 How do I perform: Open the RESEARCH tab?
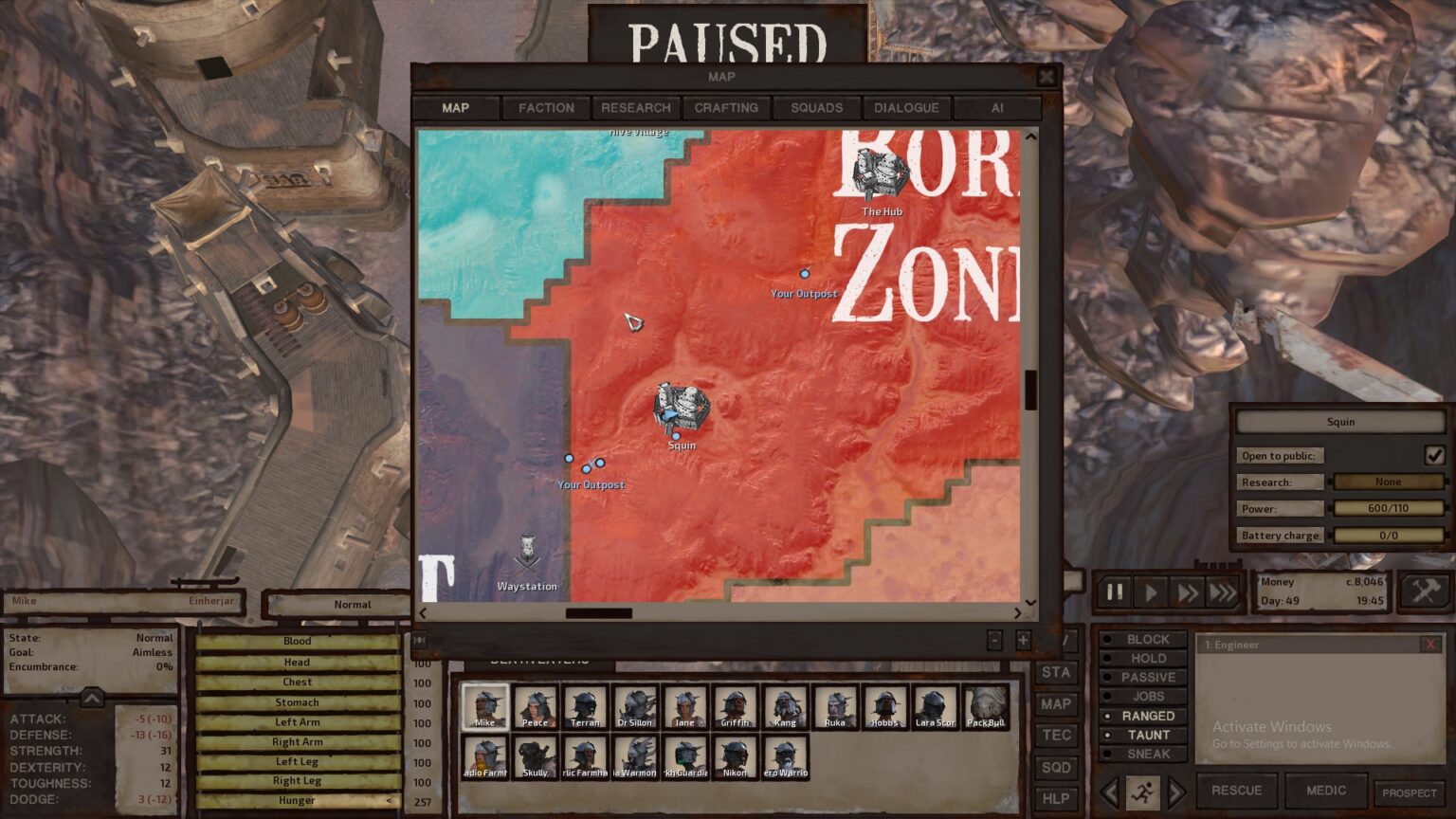click(x=637, y=107)
